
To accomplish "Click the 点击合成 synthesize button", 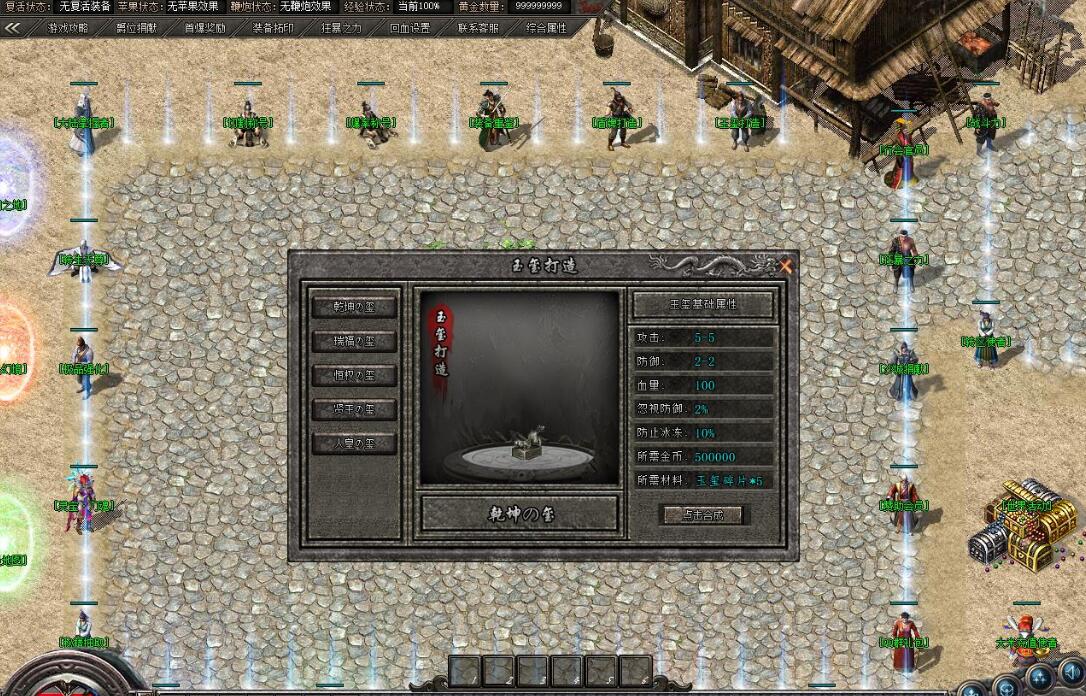I will (x=703, y=515).
